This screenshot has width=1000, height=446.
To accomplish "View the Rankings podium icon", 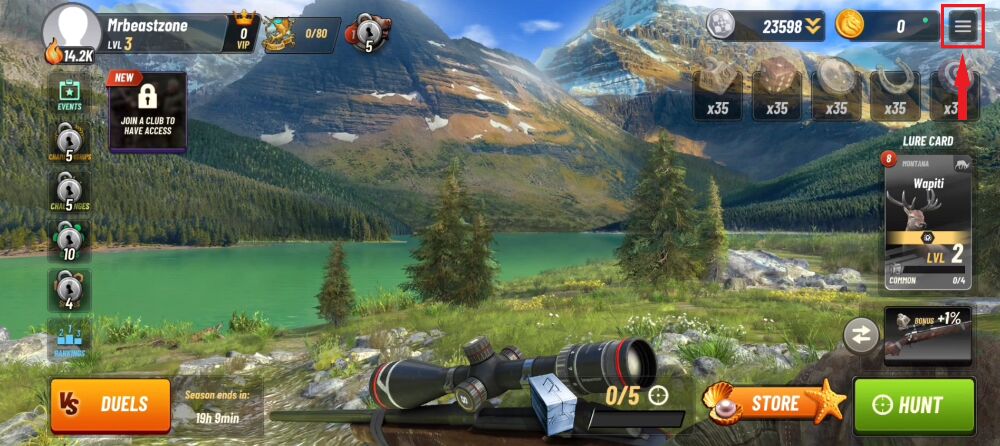I will tap(69, 339).
